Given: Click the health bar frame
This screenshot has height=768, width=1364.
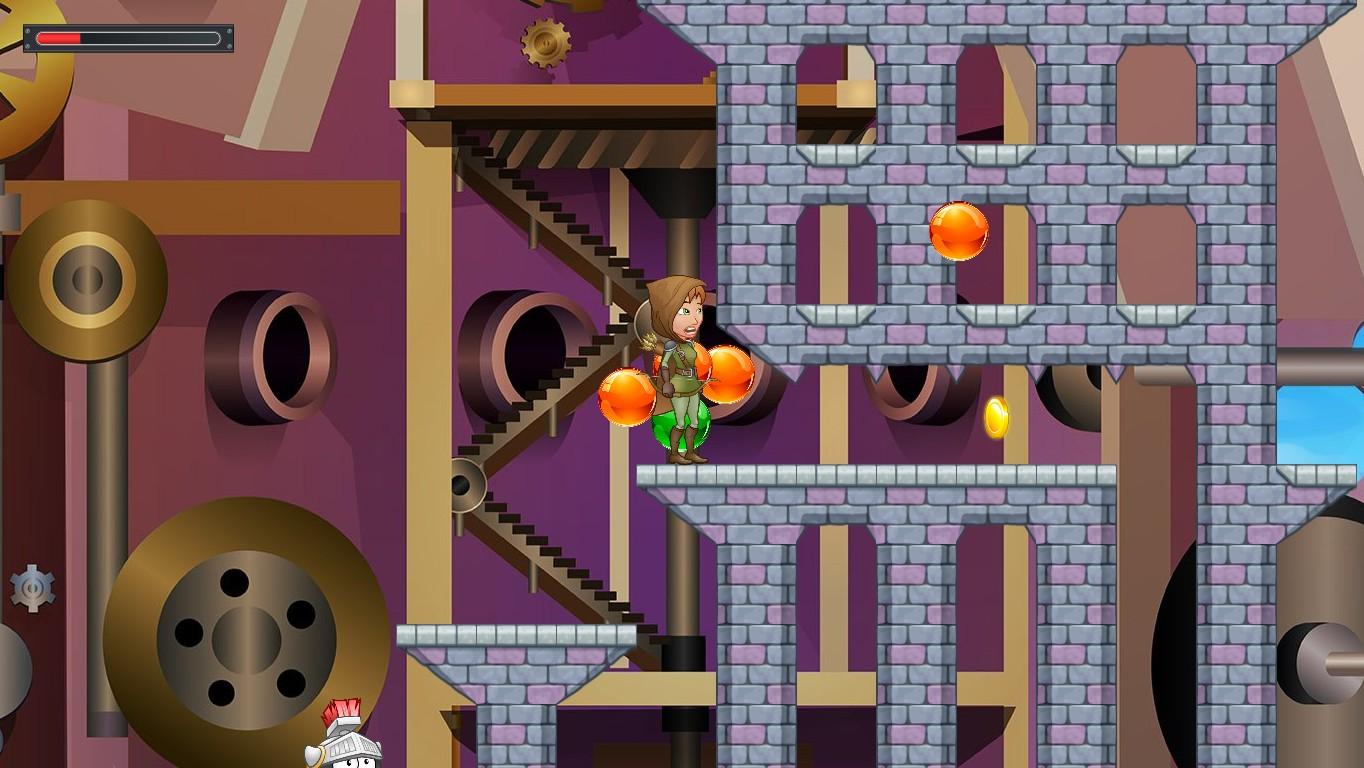Looking at the screenshot, I should point(128,38).
